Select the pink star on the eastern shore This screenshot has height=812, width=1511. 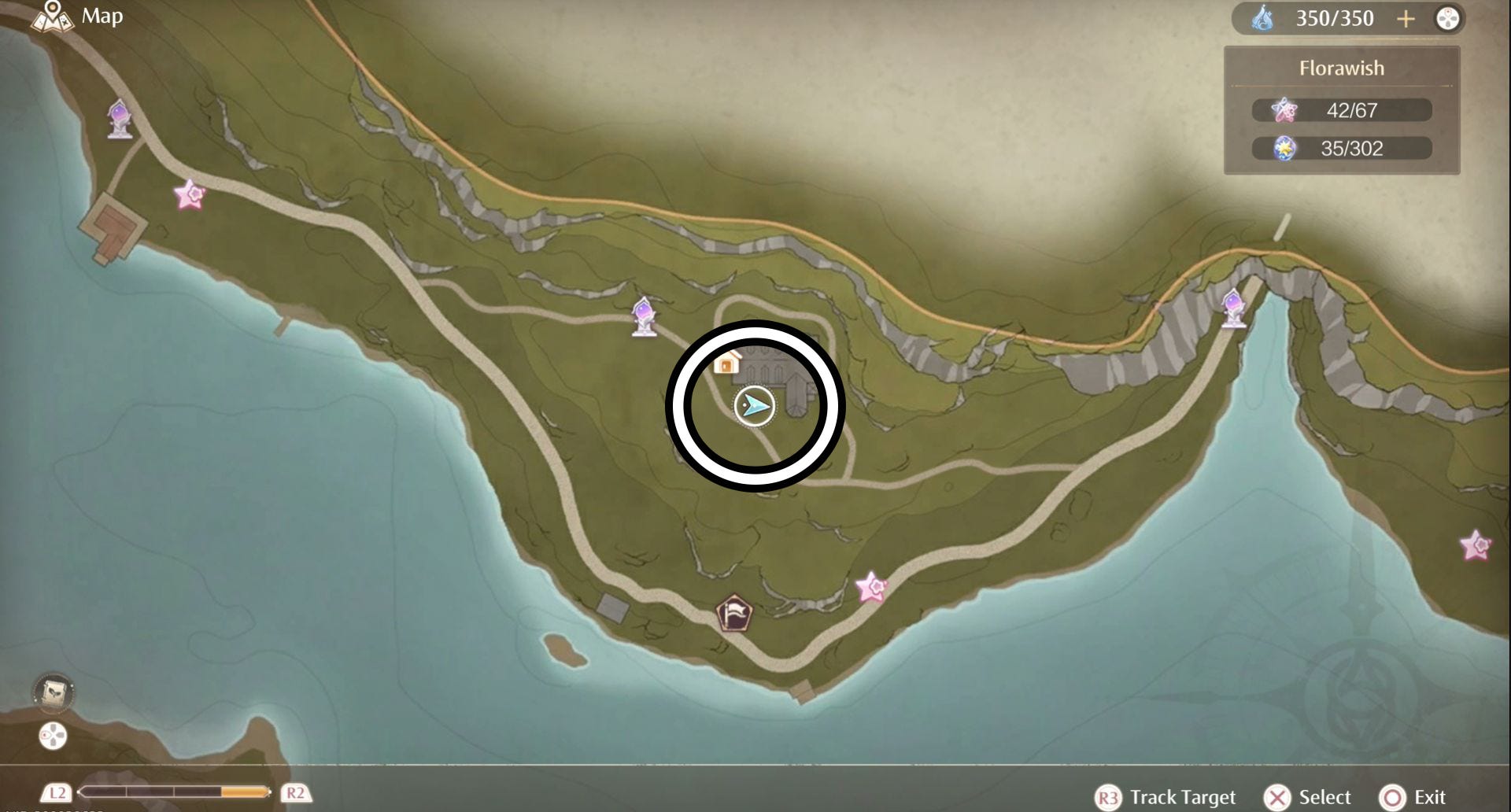click(1475, 544)
